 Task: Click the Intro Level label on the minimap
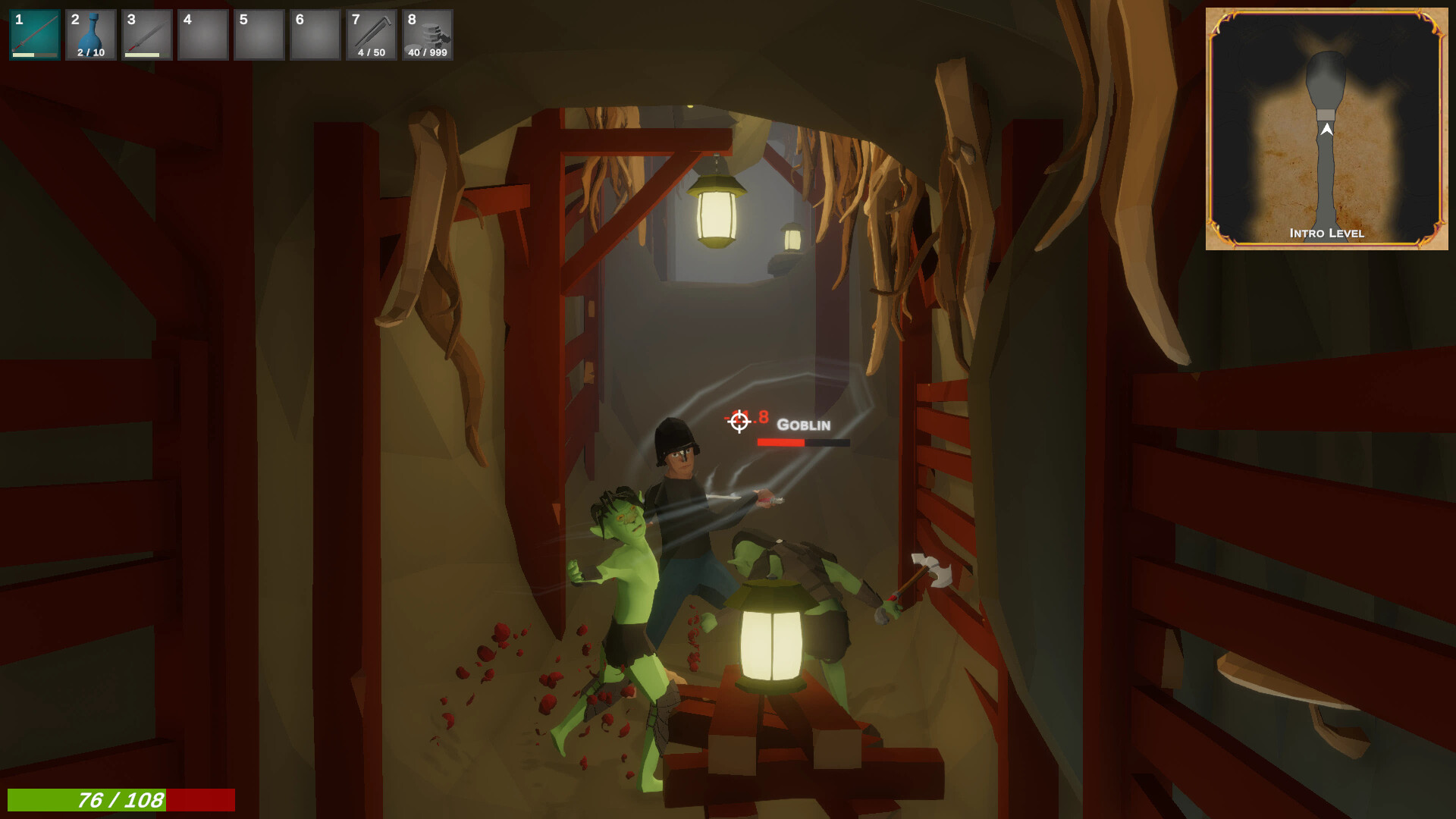tap(1329, 234)
